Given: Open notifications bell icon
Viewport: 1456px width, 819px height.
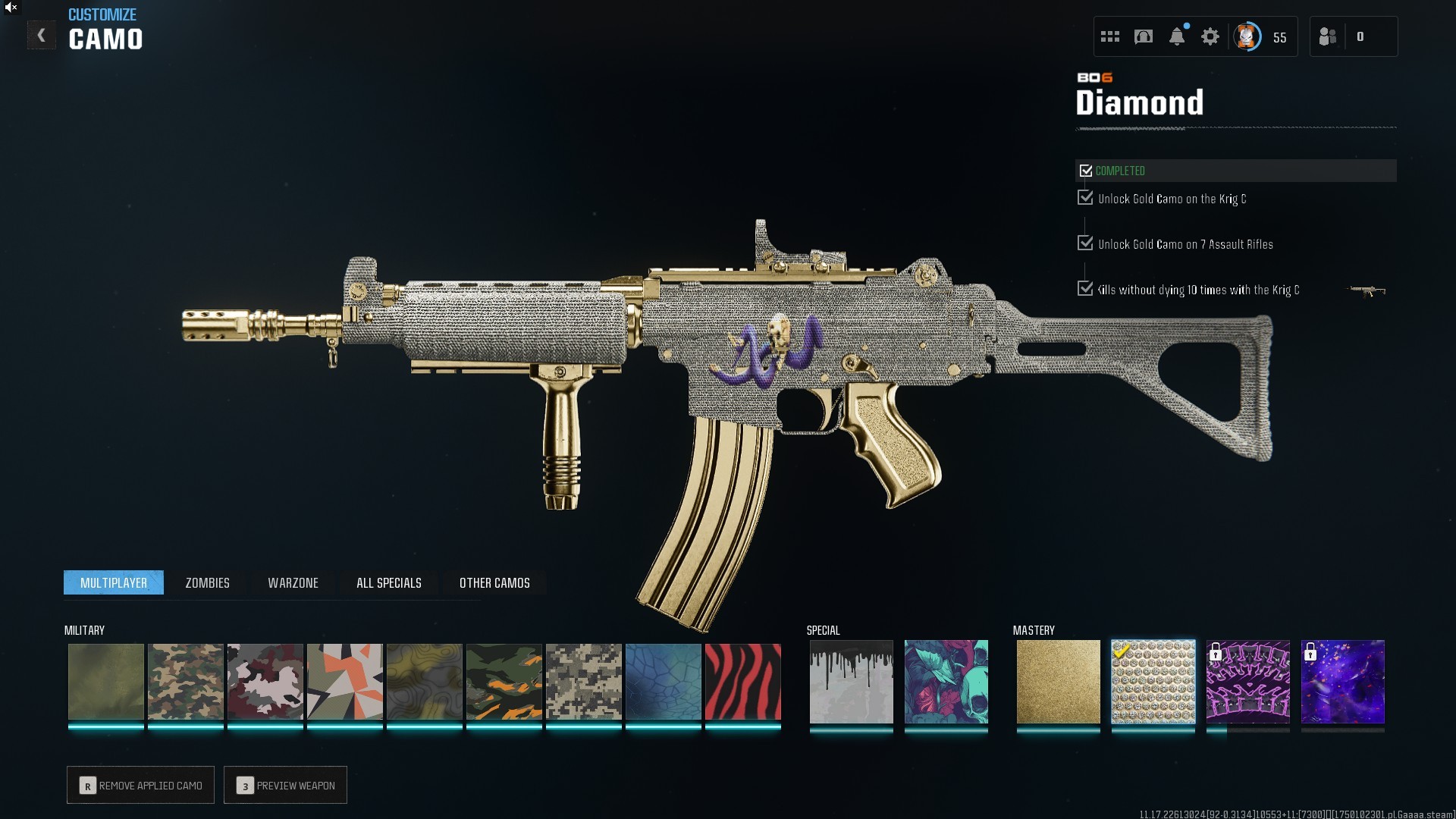Looking at the screenshot, I should [1177, 36].
